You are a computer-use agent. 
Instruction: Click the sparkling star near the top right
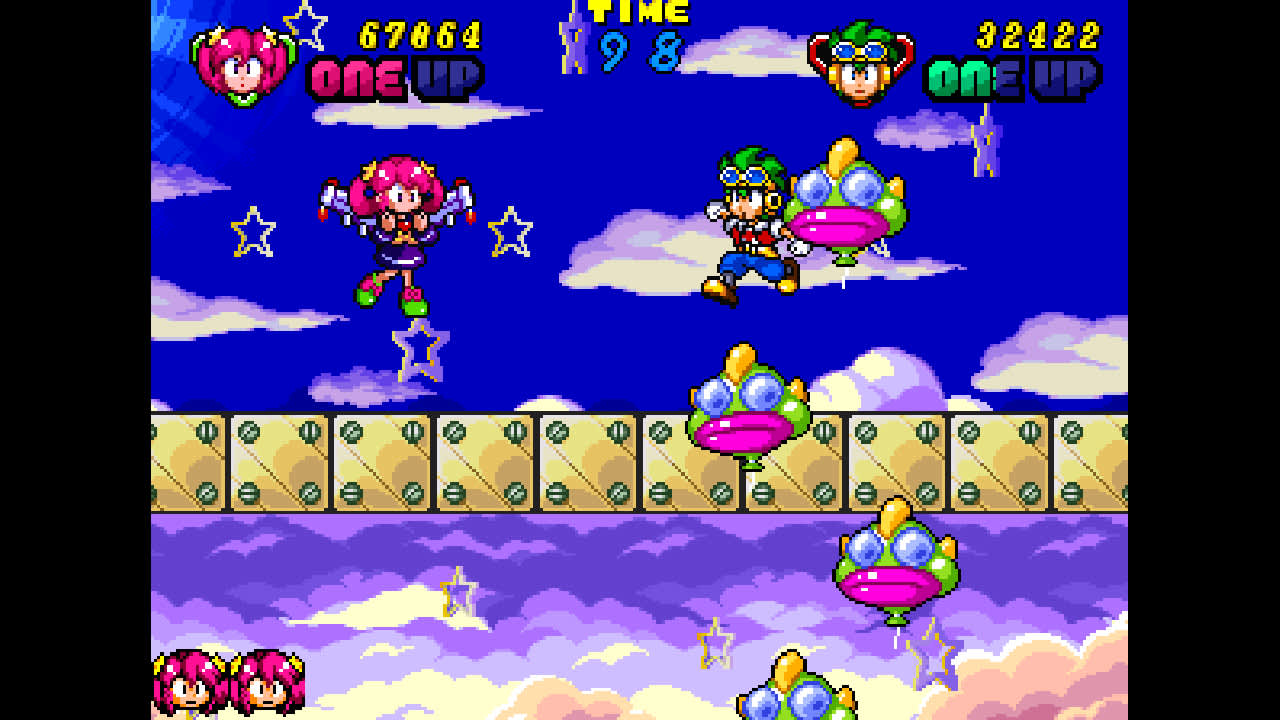(985, 140)
